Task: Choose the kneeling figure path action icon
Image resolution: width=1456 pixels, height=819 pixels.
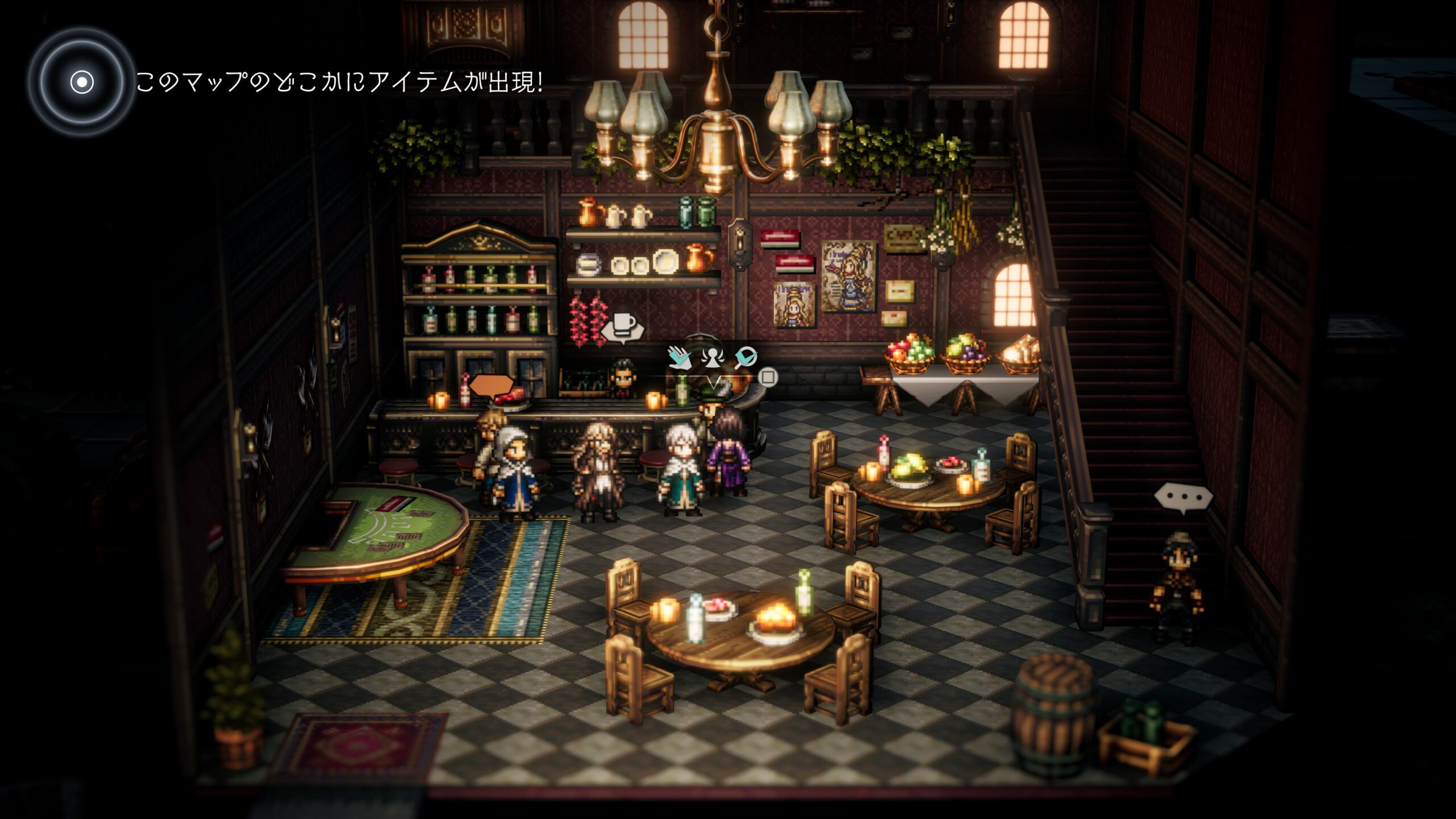Action: pos(712,357)
